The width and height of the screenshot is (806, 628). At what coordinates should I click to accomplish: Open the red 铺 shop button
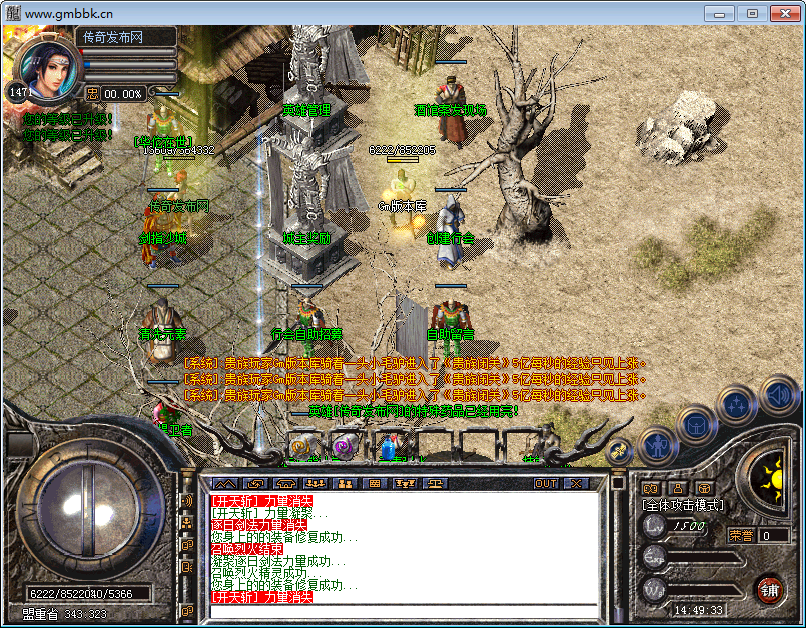[768, 589]
